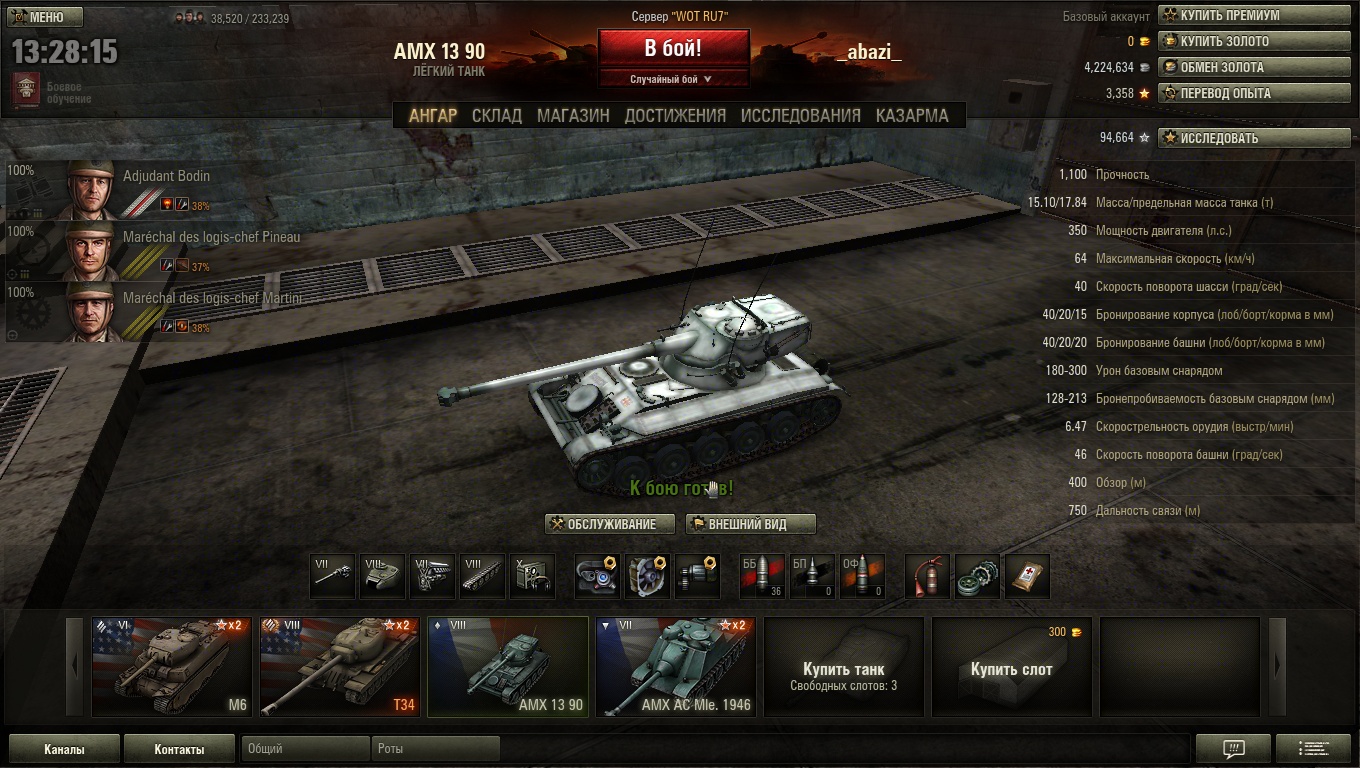Open the ДОСТИЖЕНИЯ tab
Image resolution: width=1360 pixels, height=768 pixels.
click(x=675, y=115)
